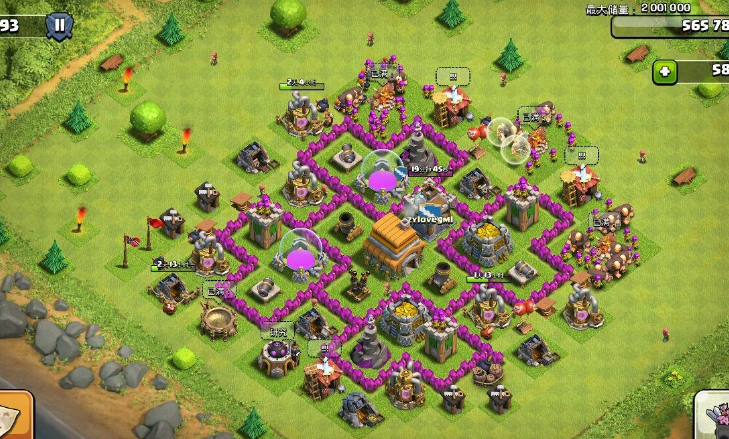729x439 pixels.
Task: Tap the league shield badge beside trophies
Action: coord(59,25)
